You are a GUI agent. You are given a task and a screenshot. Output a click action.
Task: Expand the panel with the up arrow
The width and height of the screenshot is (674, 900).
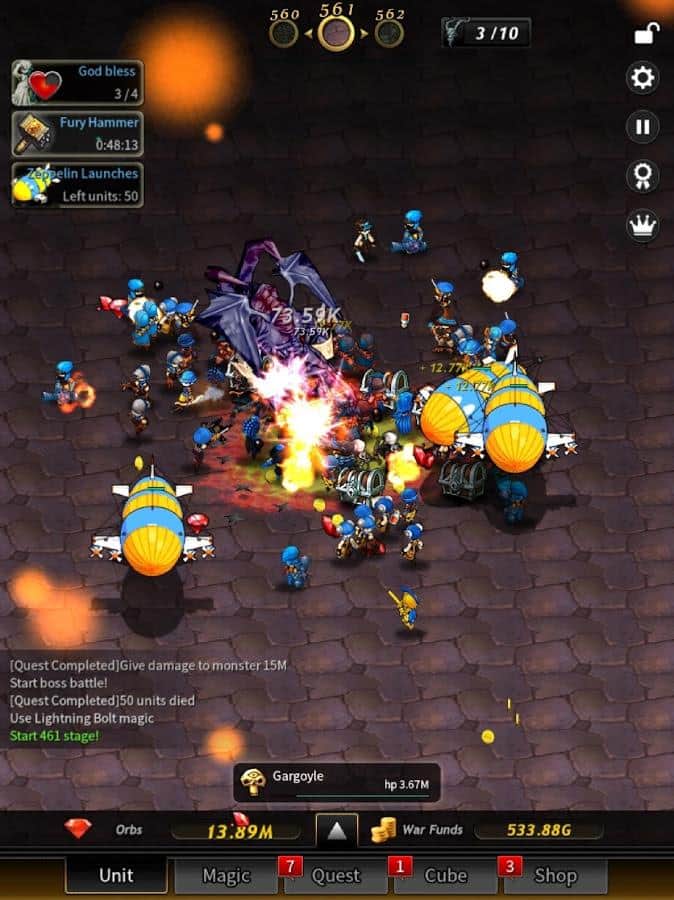pyautogui.click(x=337, y=831)
